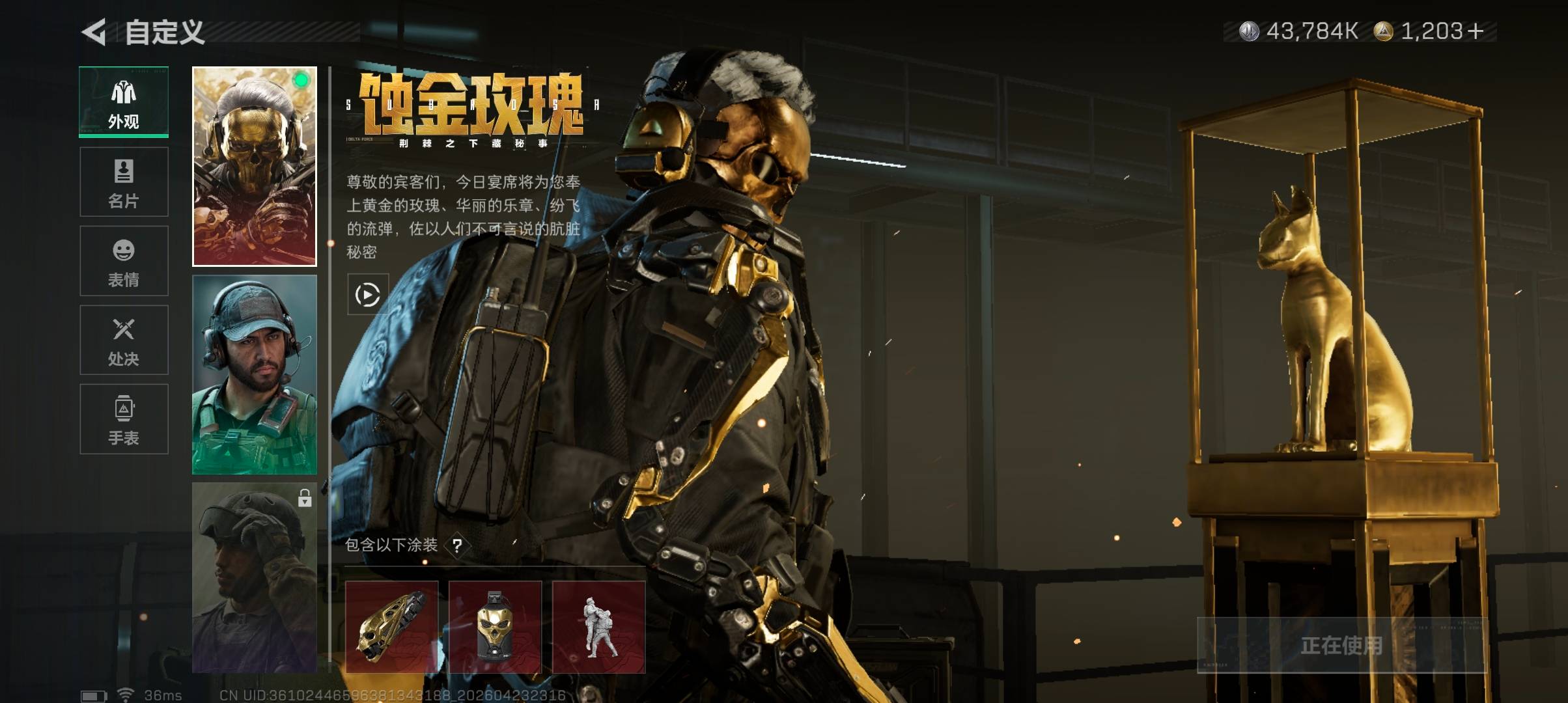Switch to the 外观 appearance tab
Viewport: 1568px width, 703px height.
124,102
